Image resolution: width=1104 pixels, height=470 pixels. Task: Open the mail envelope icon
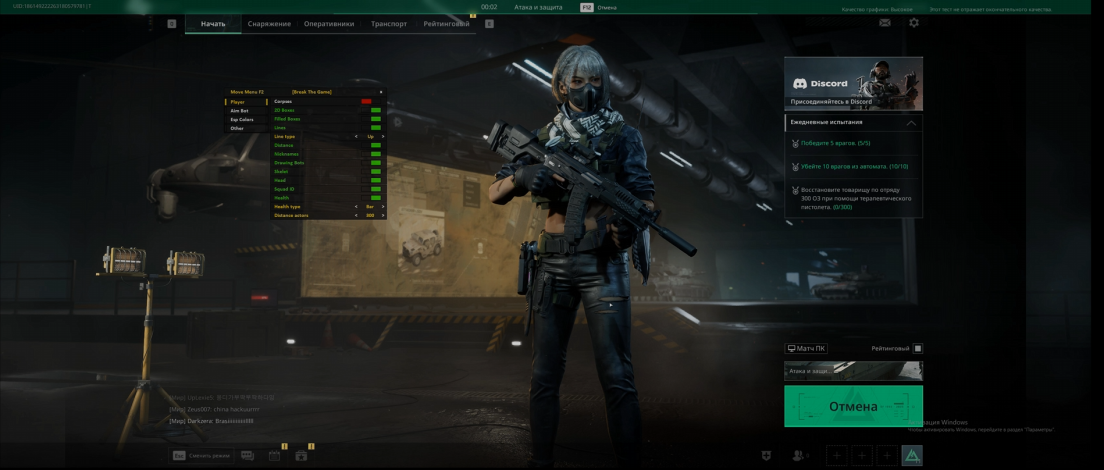click(x=885, y=23)
